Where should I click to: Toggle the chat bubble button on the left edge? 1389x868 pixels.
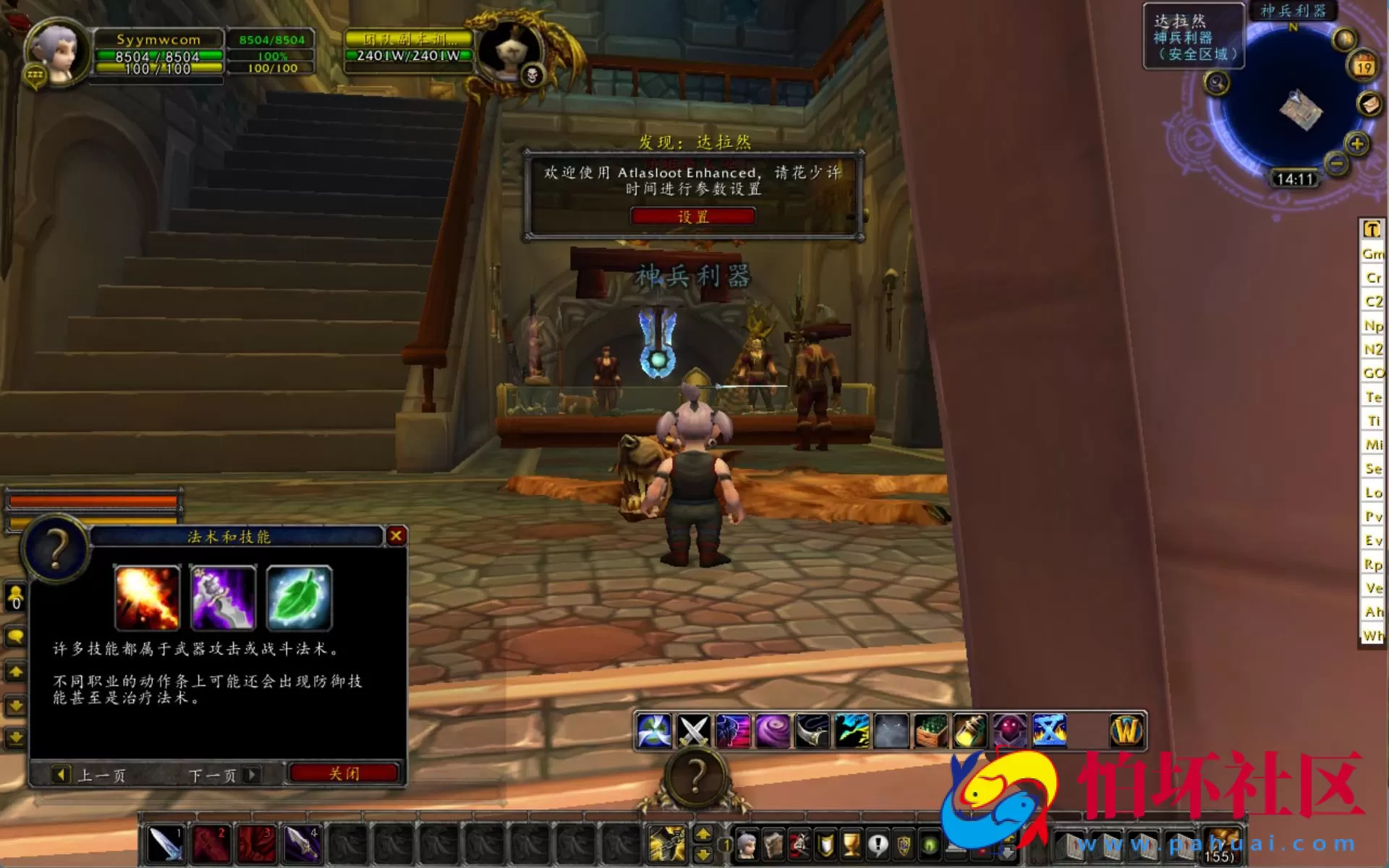[14, 635]
